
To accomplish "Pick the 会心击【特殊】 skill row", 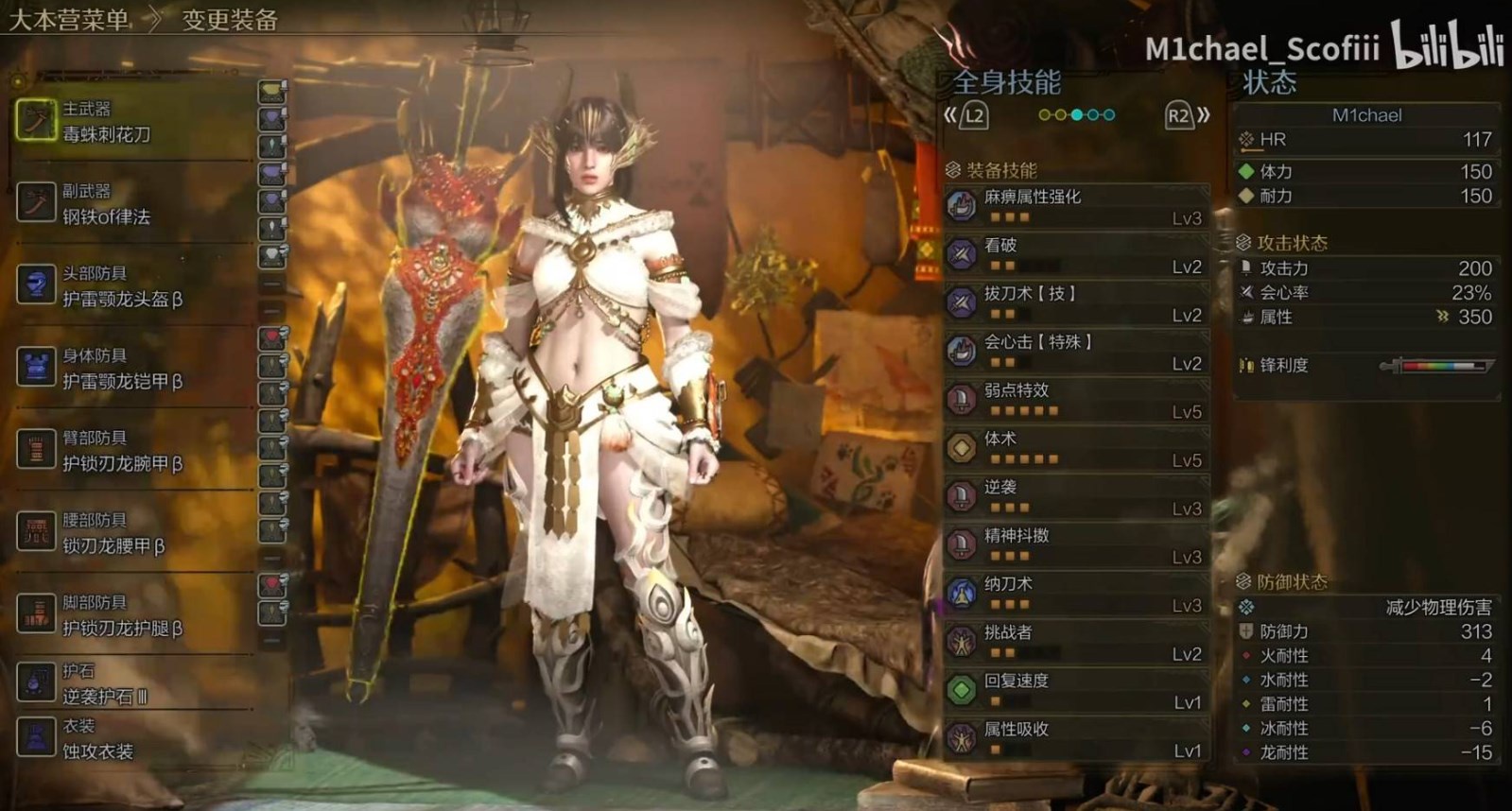I will [x=1077, y=352].
